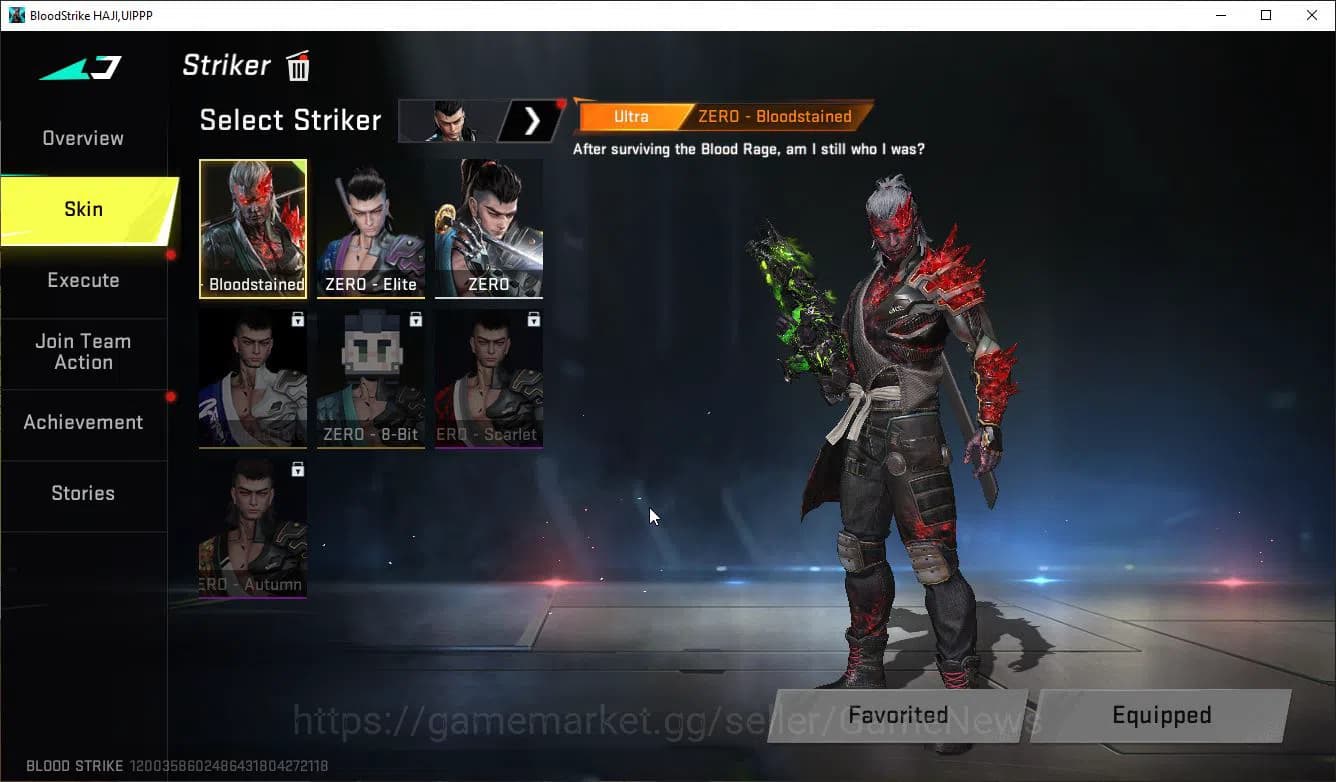Switch to the Execute tab
The image size is (1336, 782).
pos(82,280)
